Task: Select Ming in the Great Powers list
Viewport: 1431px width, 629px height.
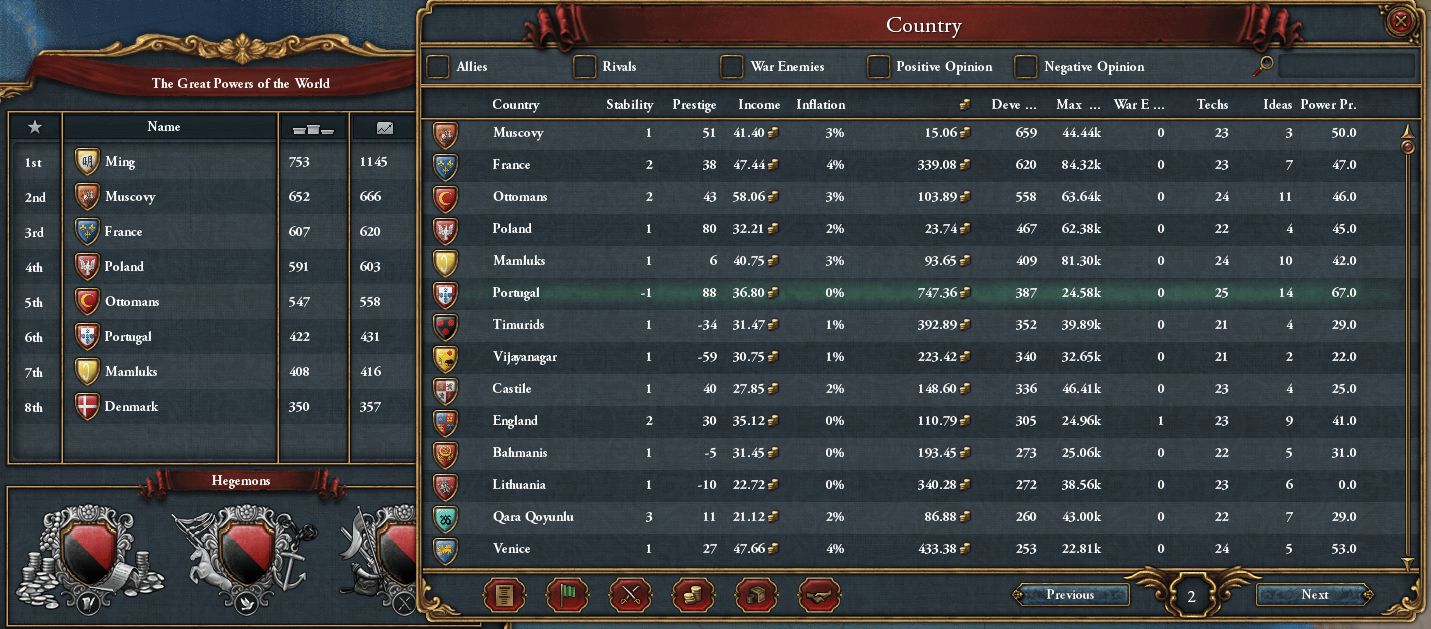Action: (x=120, y=162)
